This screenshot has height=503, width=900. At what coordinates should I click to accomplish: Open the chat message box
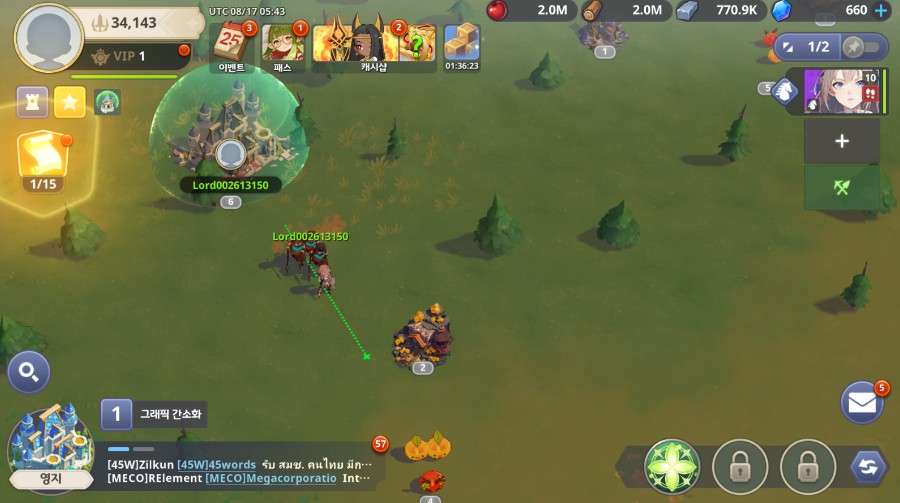pyautogui.click(x=240, y=471)
